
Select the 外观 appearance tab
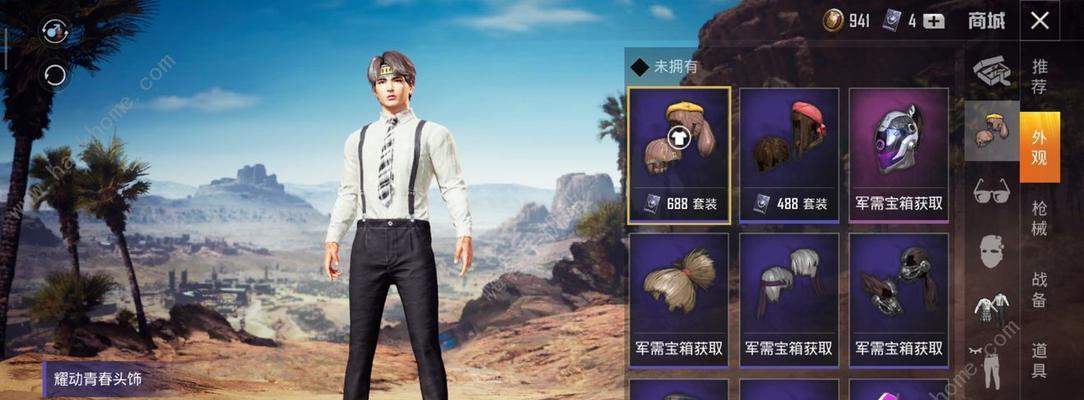pyautogui.click(x=1040, y=146)
